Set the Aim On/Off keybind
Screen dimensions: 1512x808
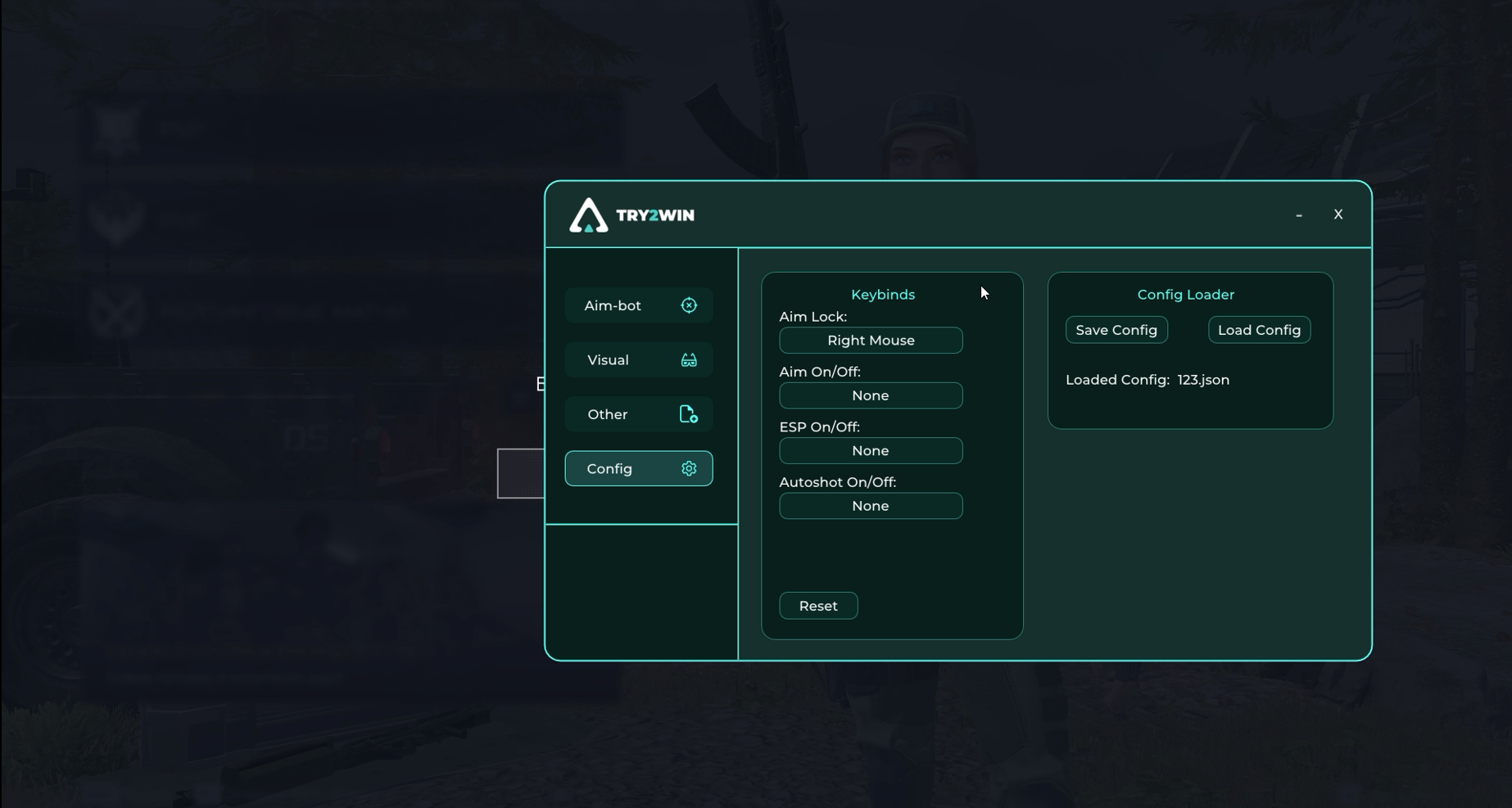(x=871, y=395)
